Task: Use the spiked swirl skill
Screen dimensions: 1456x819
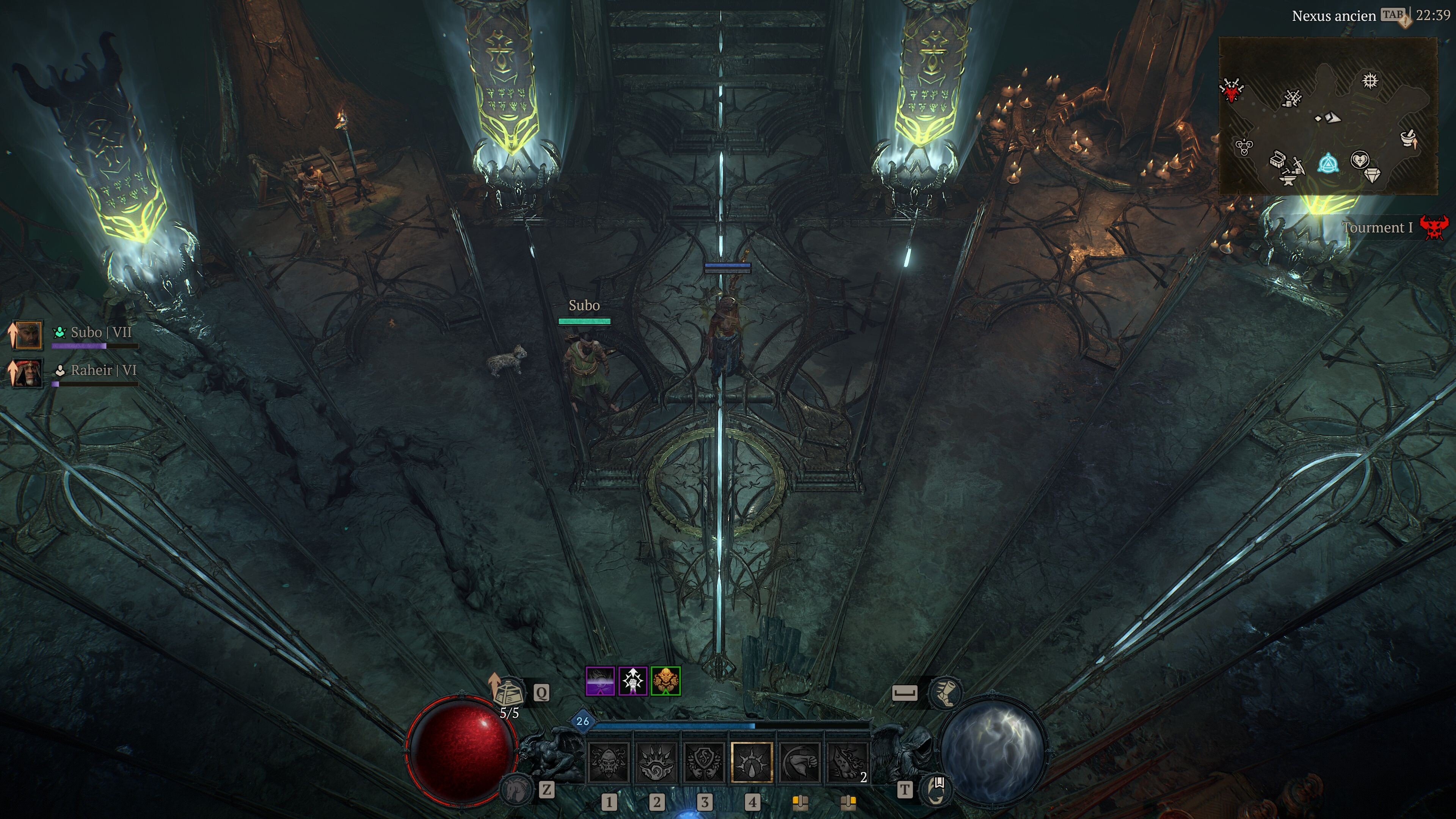Action: 656,762
